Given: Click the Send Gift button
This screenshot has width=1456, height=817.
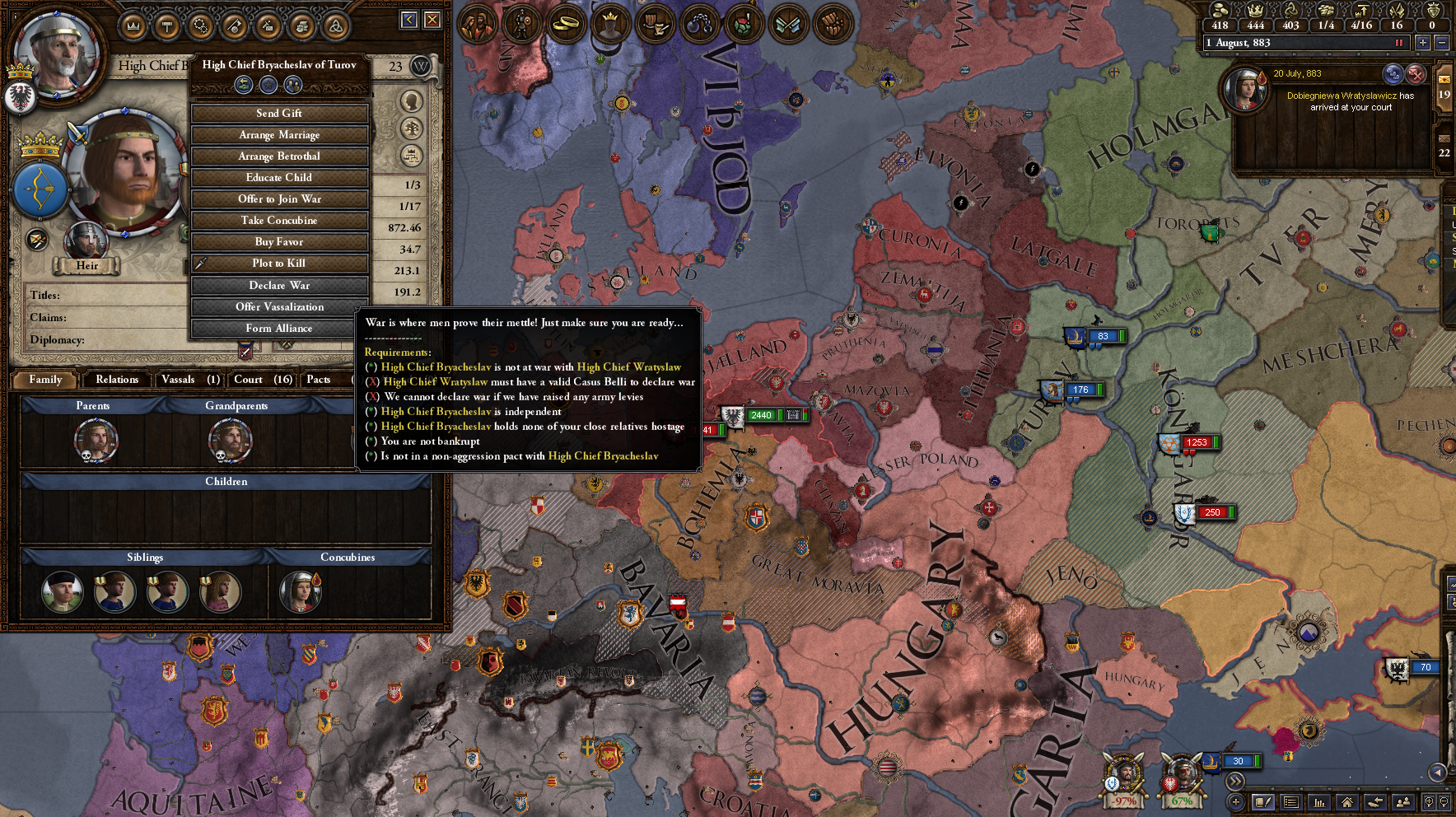Looking at the screenshot, I should point(279,113).
